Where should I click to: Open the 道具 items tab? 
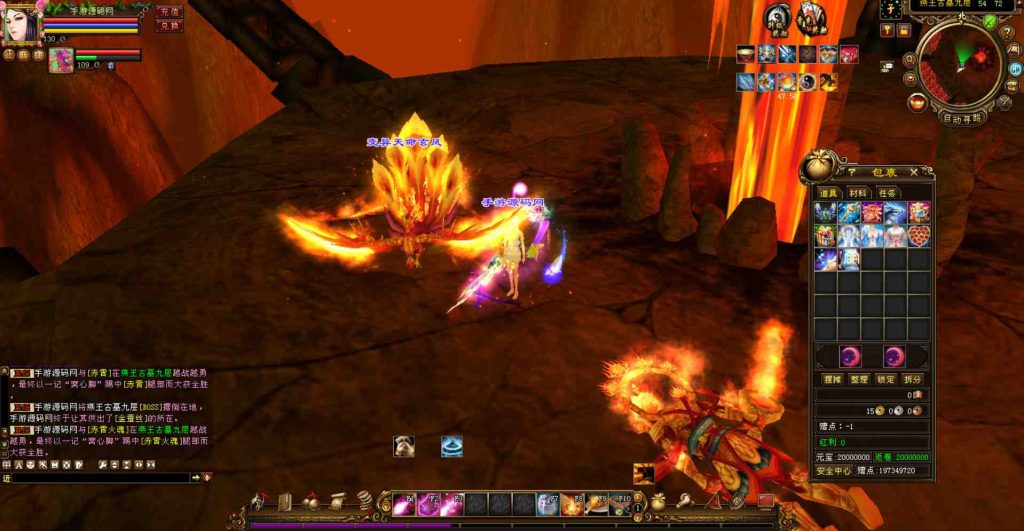[828, 193]
